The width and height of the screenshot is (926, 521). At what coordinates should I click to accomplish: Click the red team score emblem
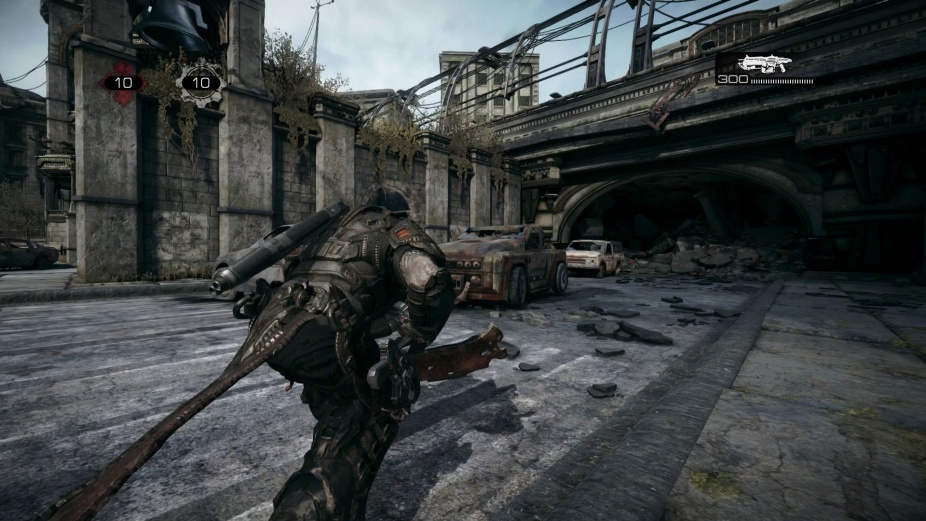[x=123, y=82]
